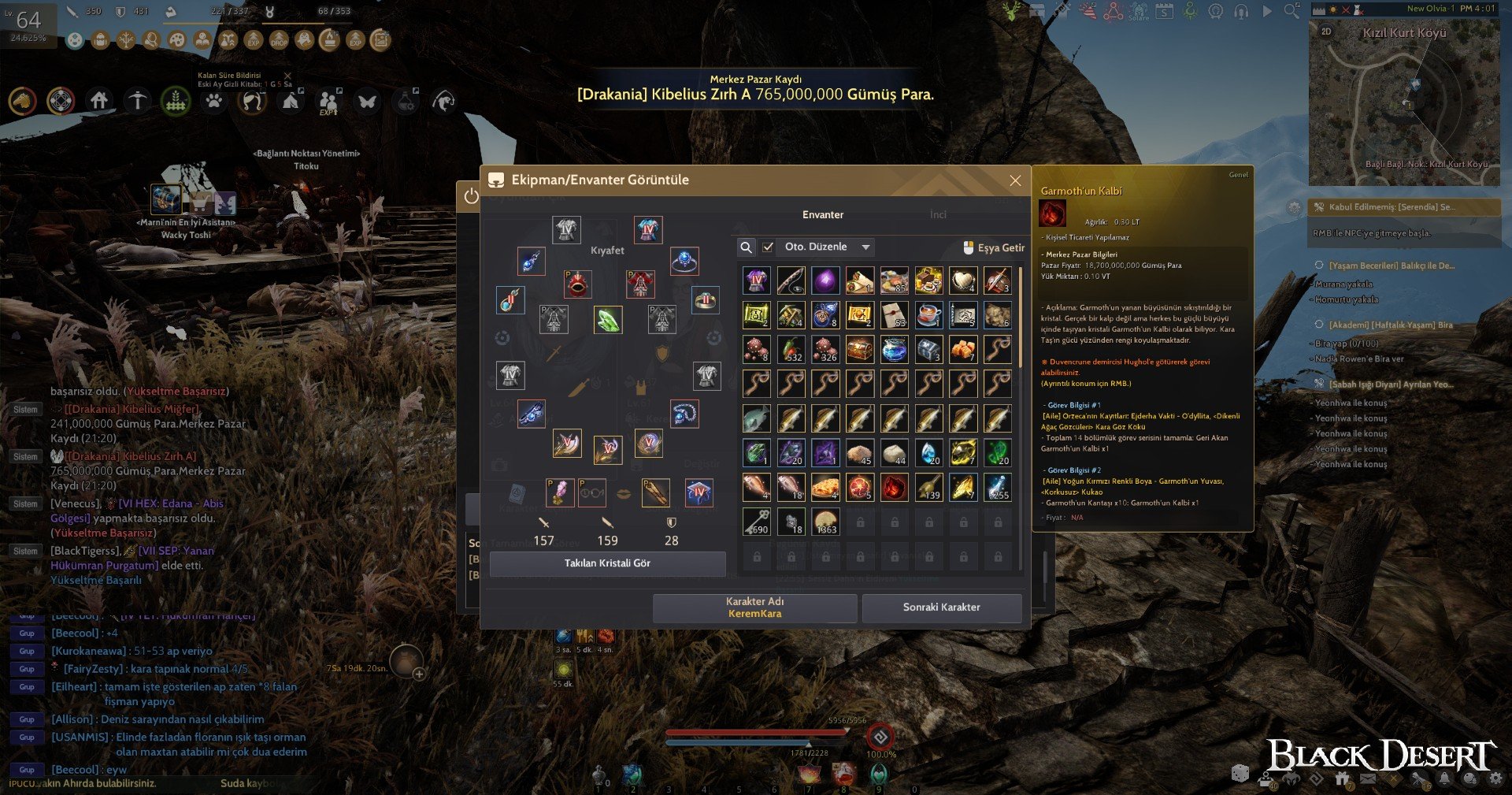This screenshot has height=795, width=1512.
Task: Open the inventory search magnifier
Action: pyautogui.click(x=746, y=247)
